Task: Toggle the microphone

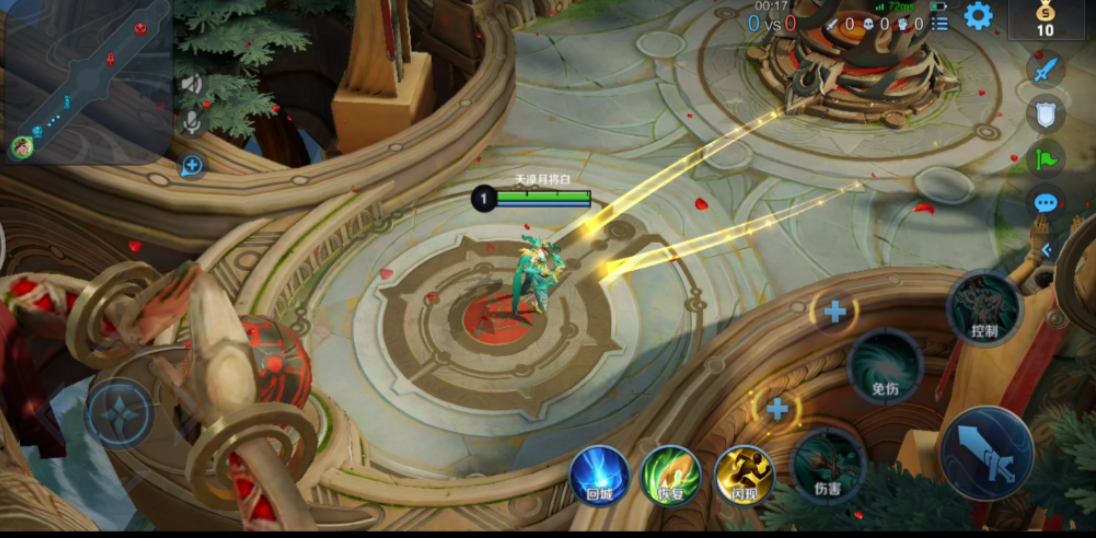Action: click(191, 122)
